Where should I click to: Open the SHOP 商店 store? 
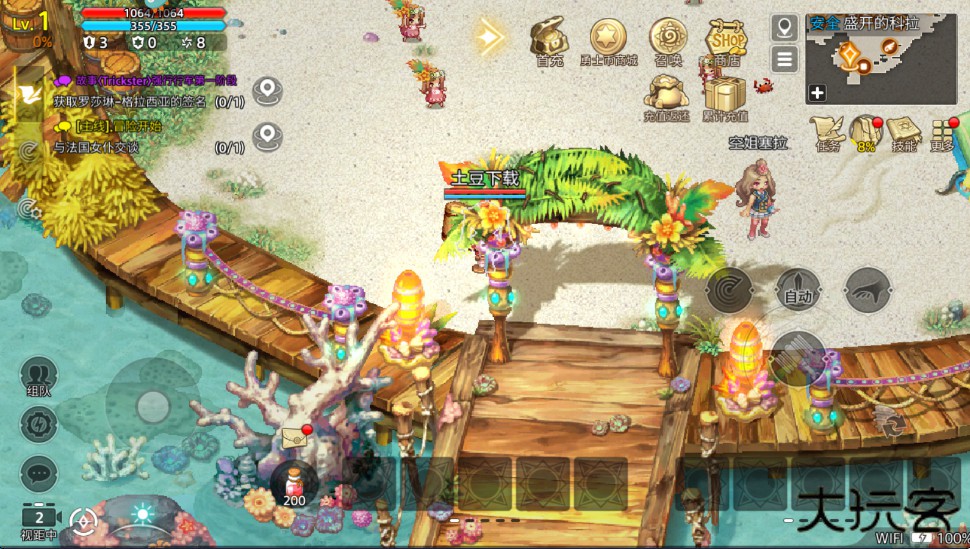(727, 40)
